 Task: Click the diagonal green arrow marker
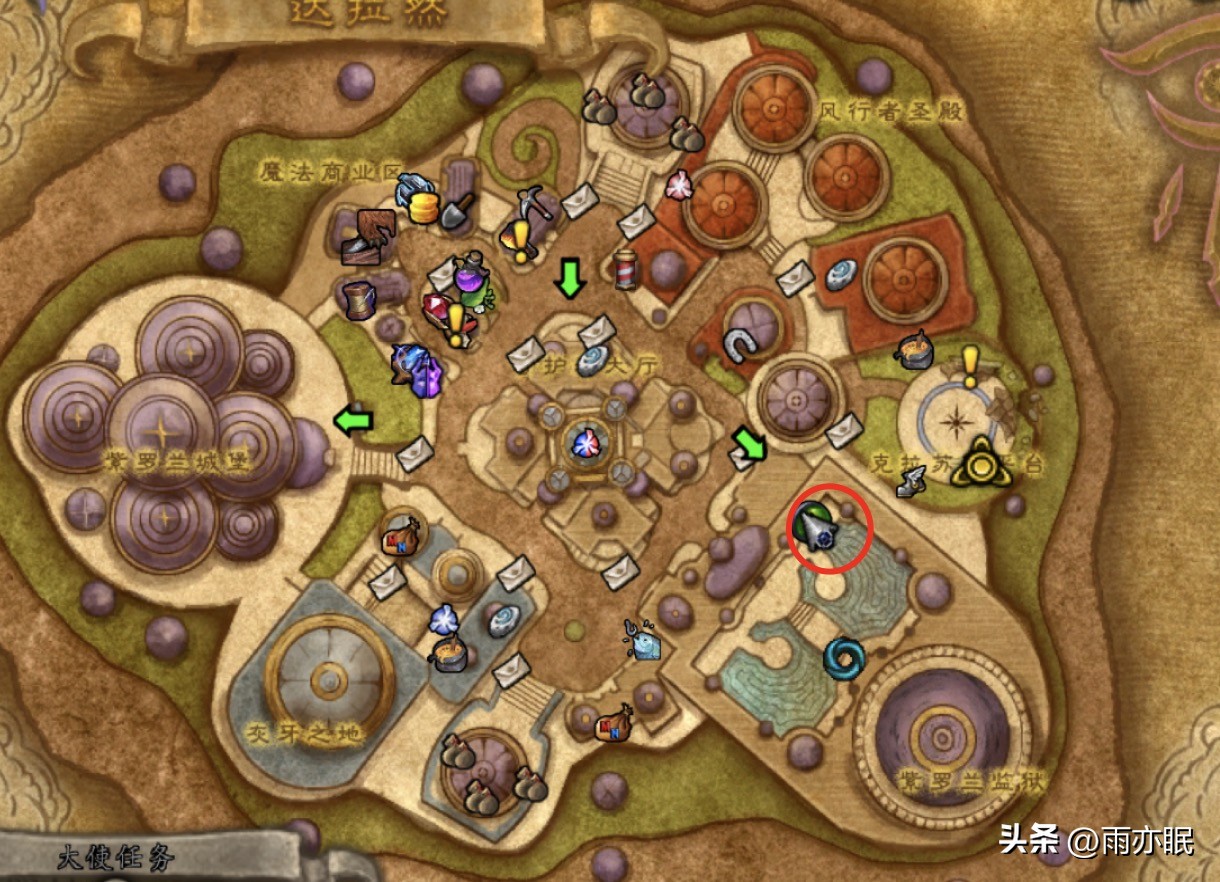(748, 444)
